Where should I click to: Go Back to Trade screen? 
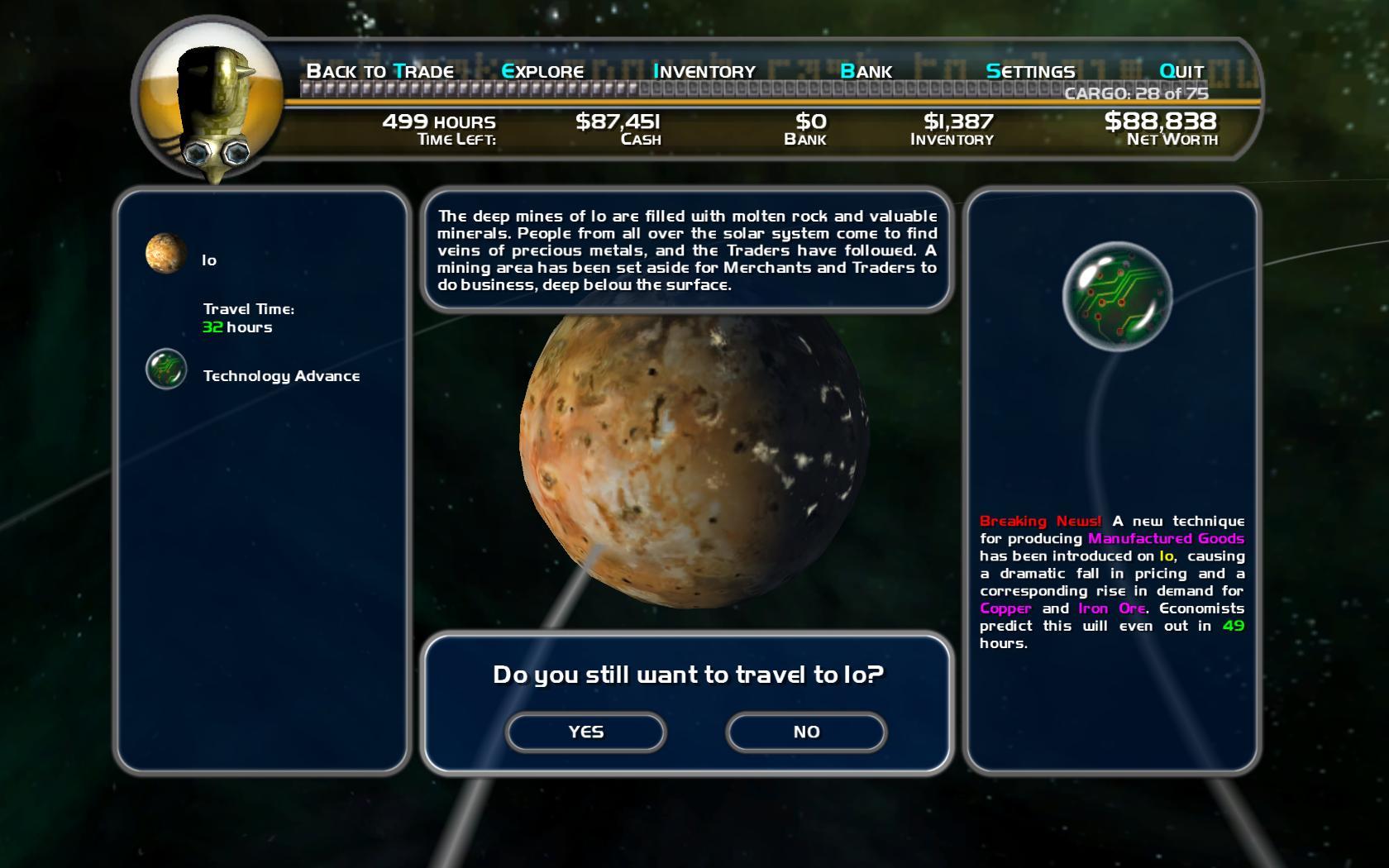[x=379, y=71]
